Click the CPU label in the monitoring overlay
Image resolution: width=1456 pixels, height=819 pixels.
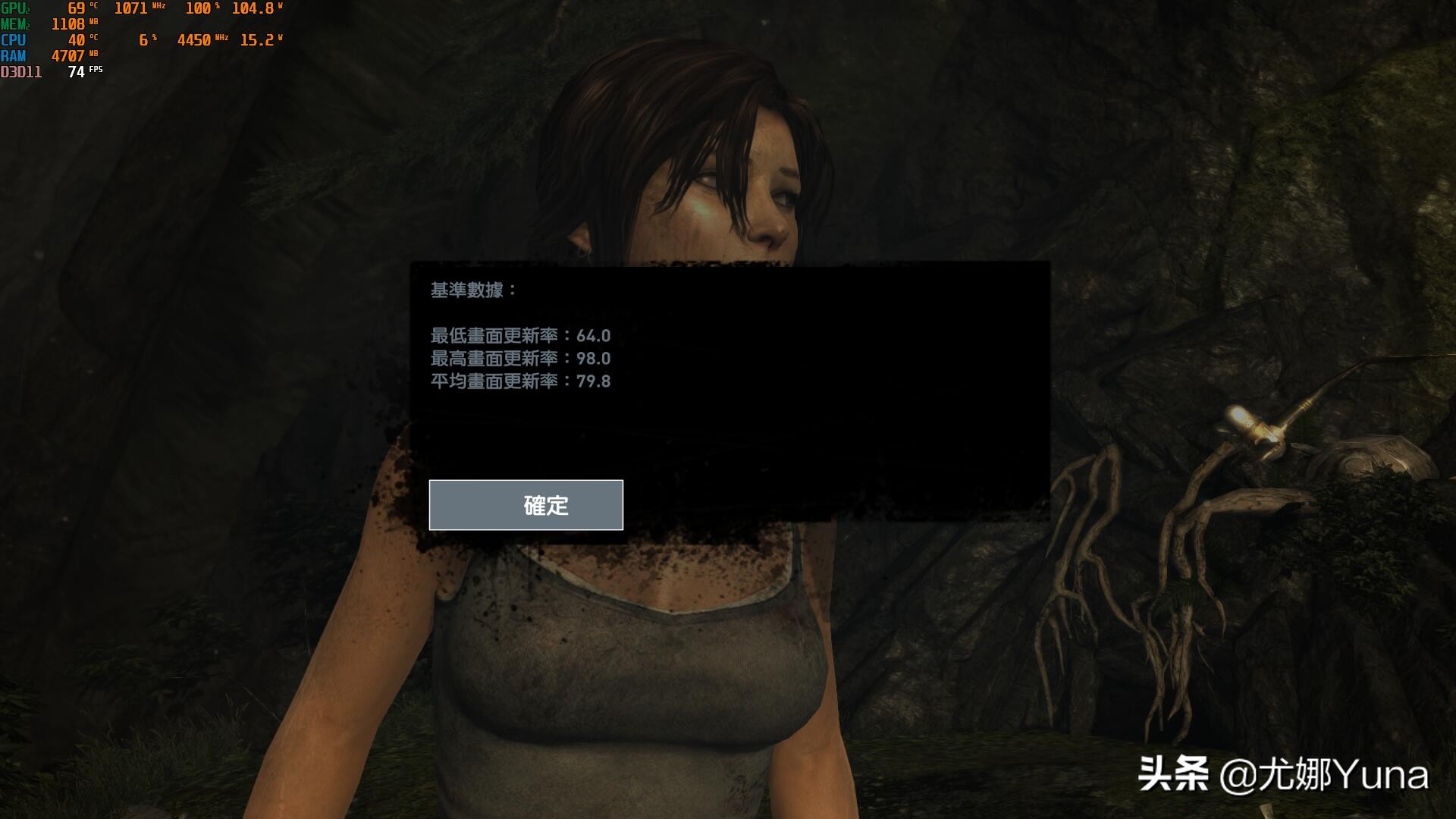[14, 39]
